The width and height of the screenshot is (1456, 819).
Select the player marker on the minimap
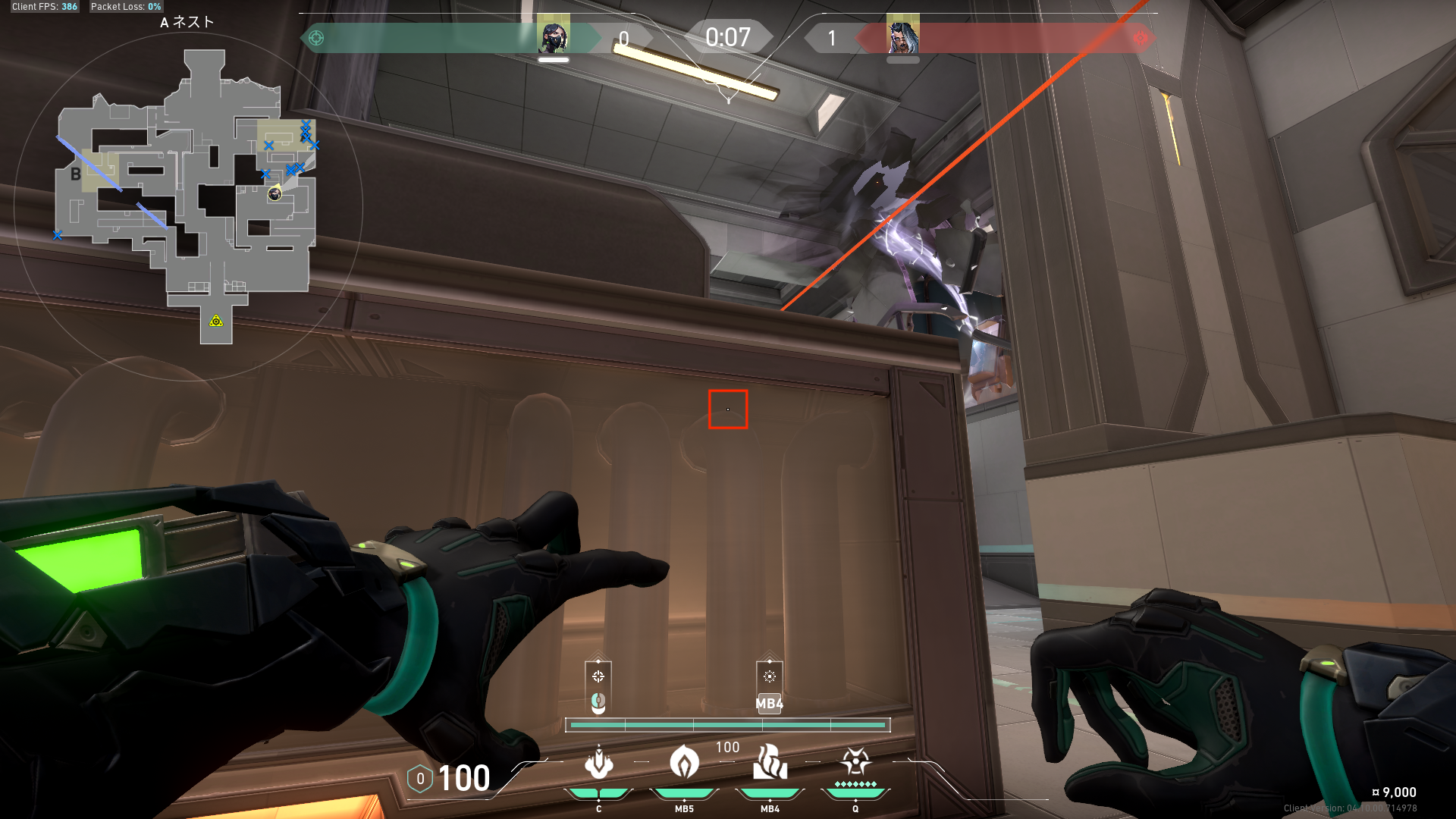(x=275, y=194)
